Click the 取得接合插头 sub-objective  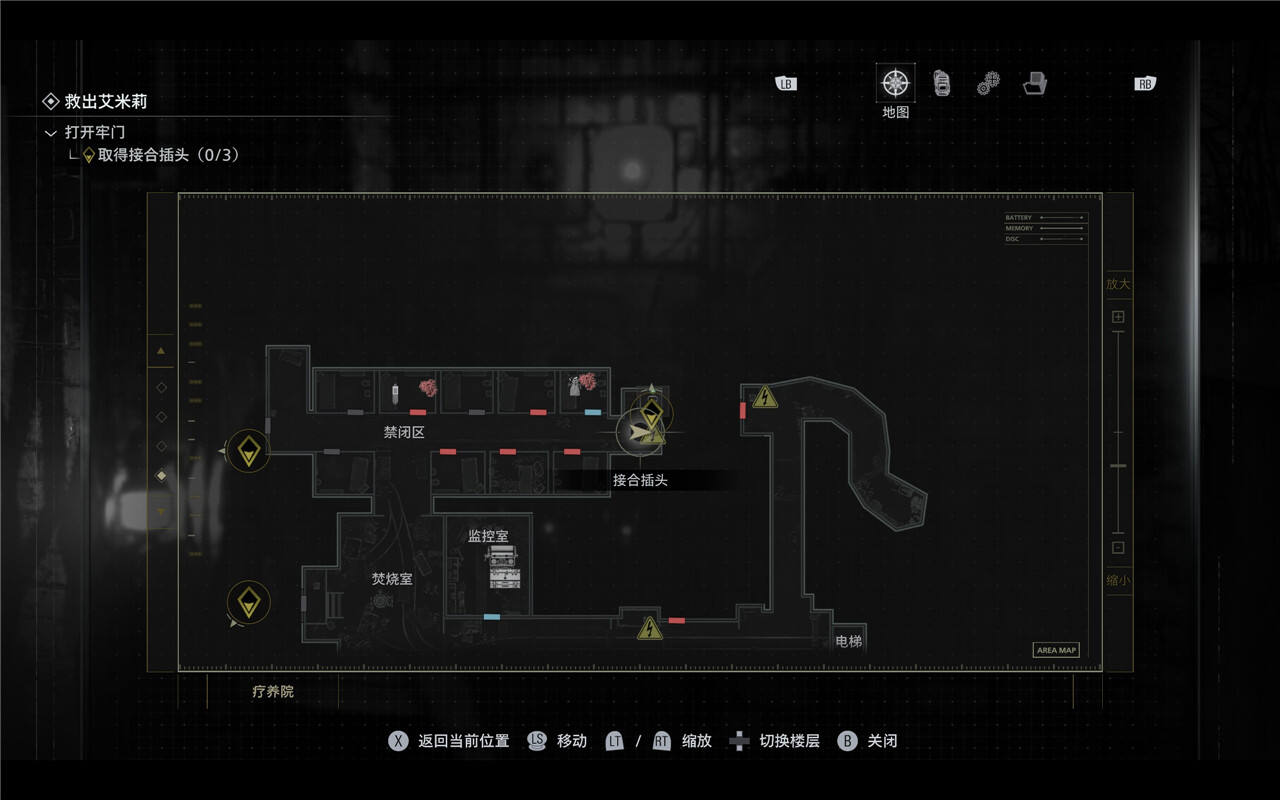[x=168, y=155]
